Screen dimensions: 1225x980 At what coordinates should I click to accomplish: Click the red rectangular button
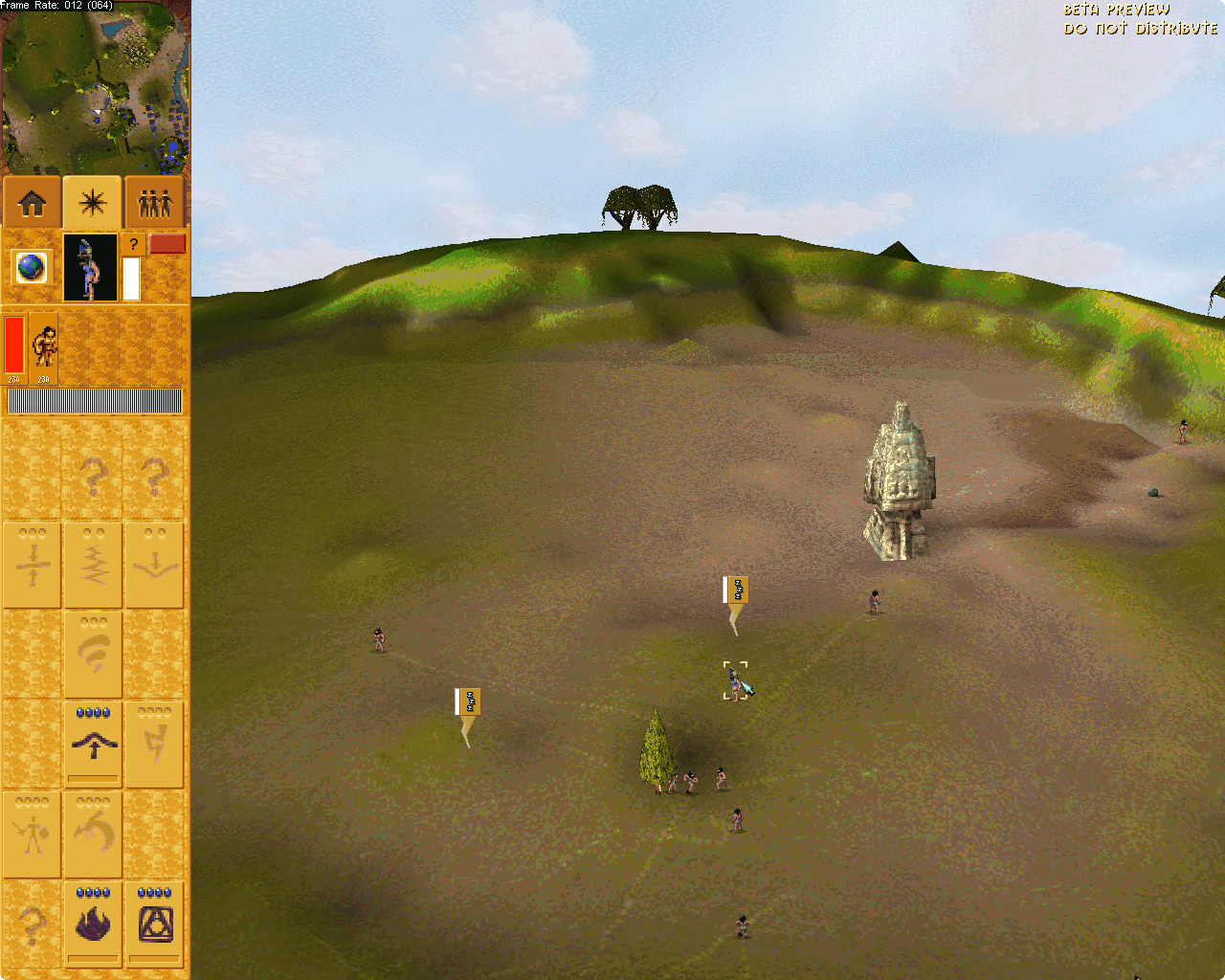167,244
